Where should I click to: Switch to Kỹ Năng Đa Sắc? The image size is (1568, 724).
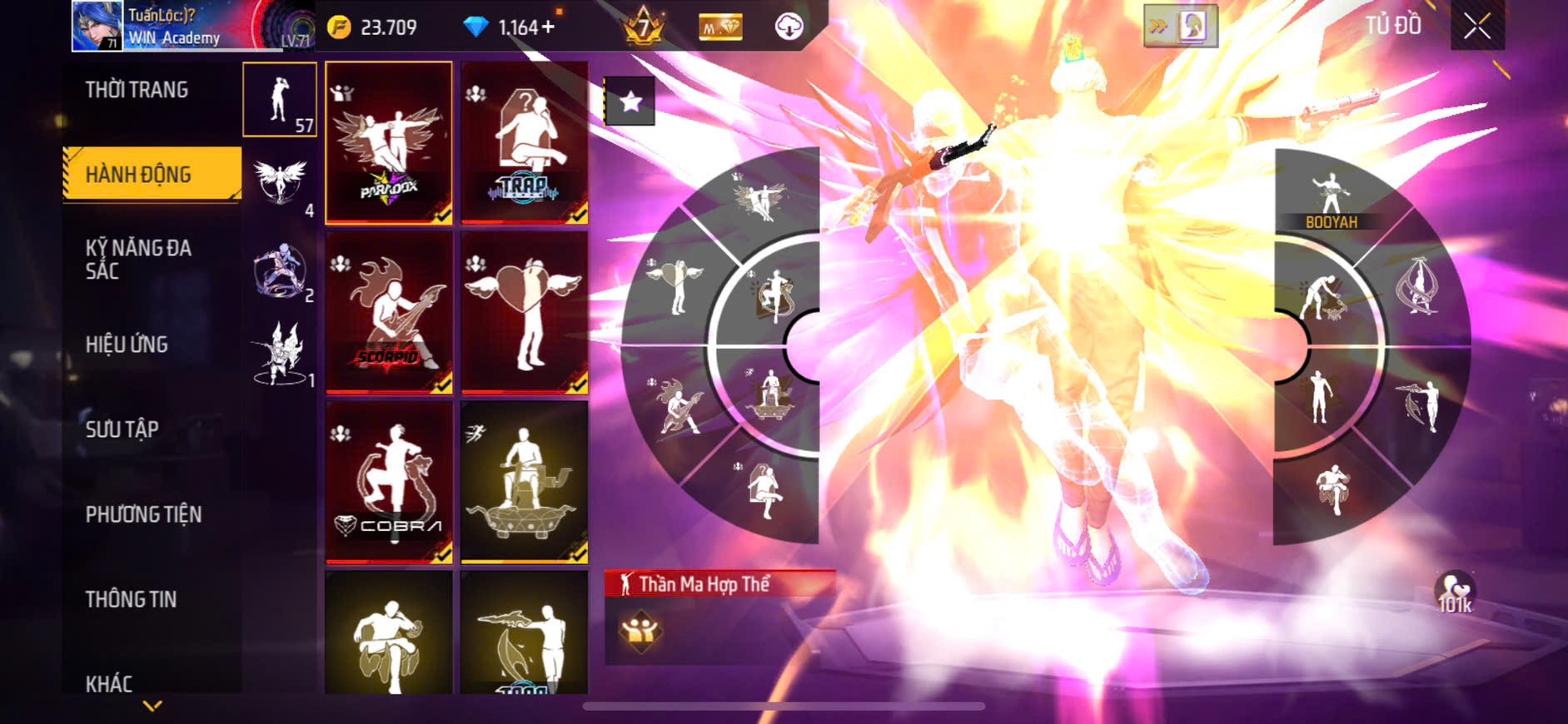pyautogui.click(x=138, y=259)
